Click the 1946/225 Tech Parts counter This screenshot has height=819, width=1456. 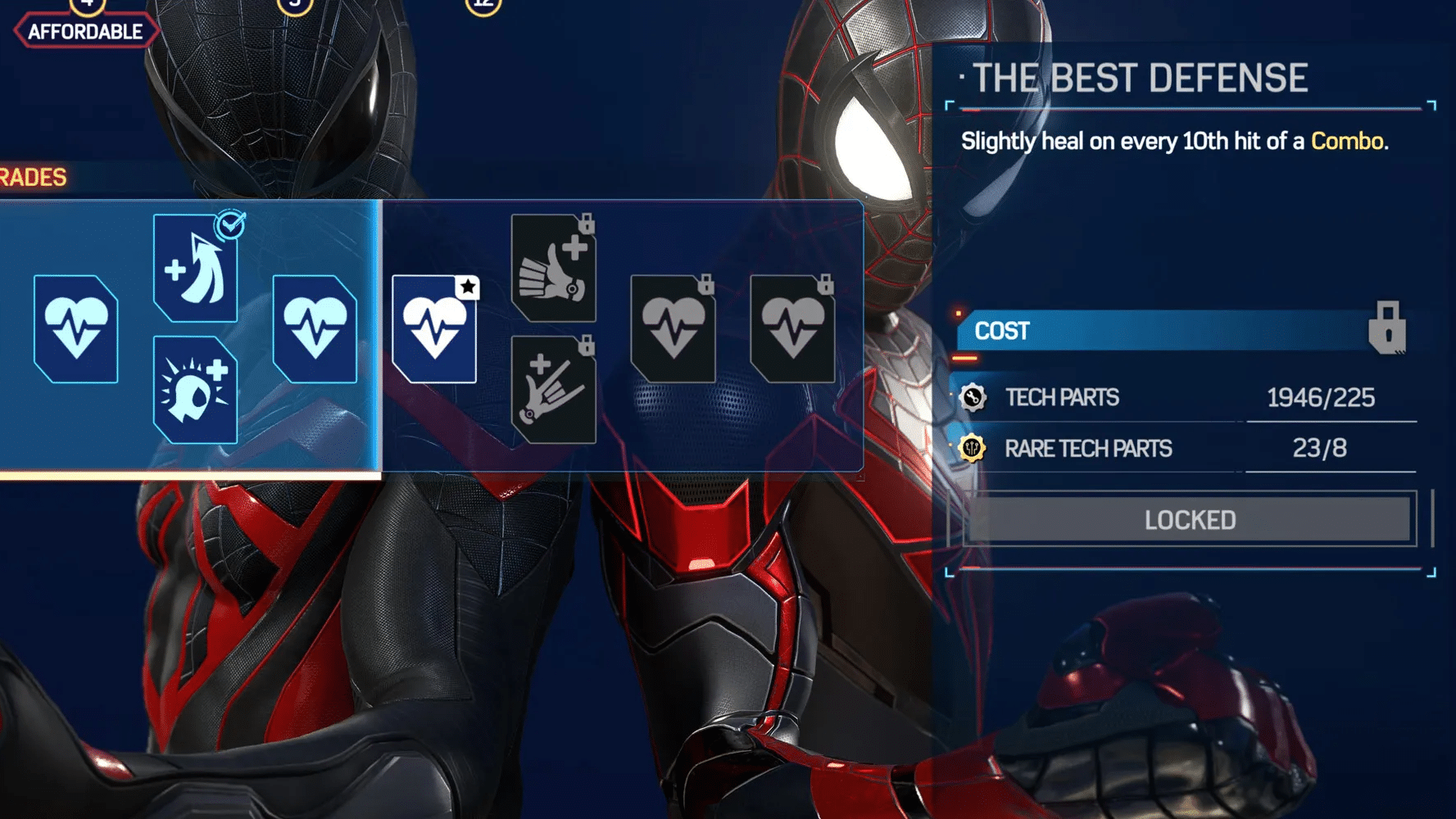(x=1318, y=397)
